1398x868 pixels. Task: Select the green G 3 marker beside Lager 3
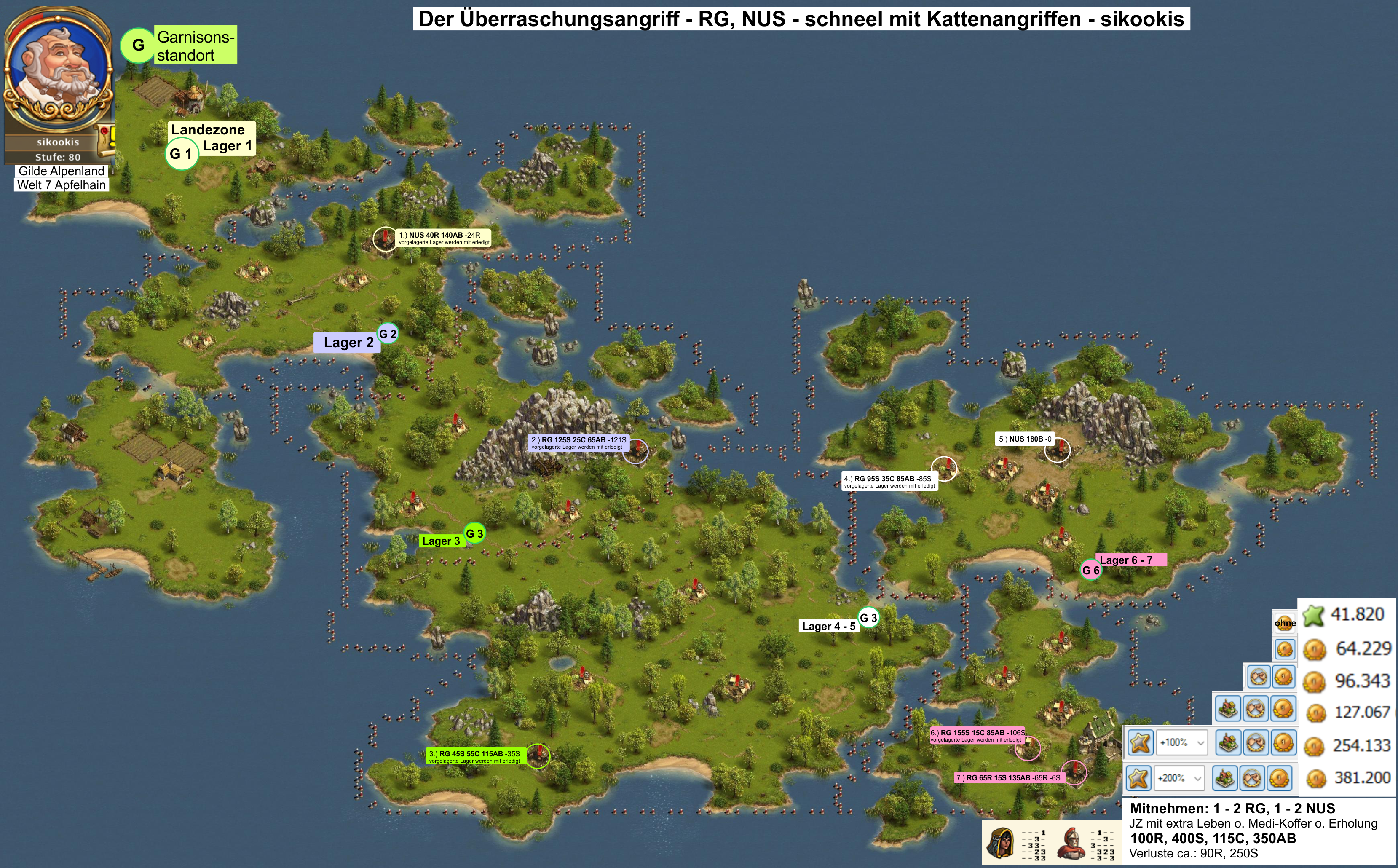(474, 533)
